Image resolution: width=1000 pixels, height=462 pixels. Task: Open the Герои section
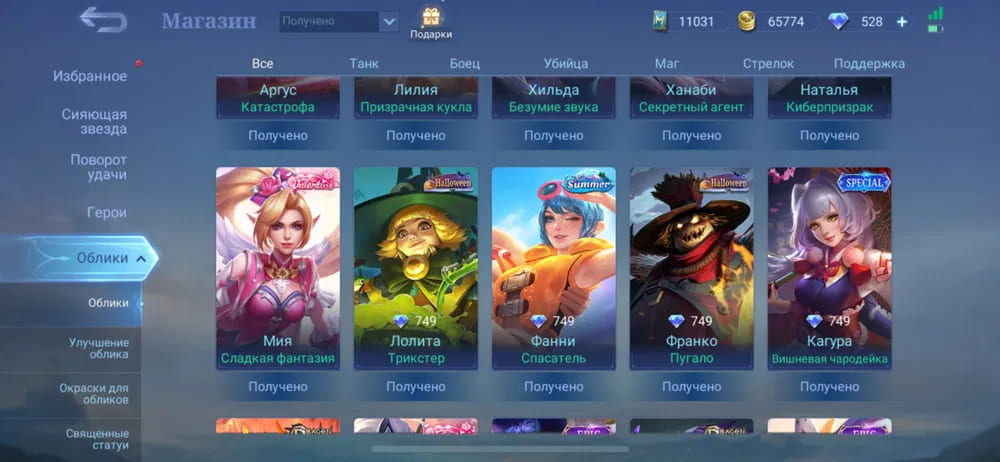tap(106, 212)
